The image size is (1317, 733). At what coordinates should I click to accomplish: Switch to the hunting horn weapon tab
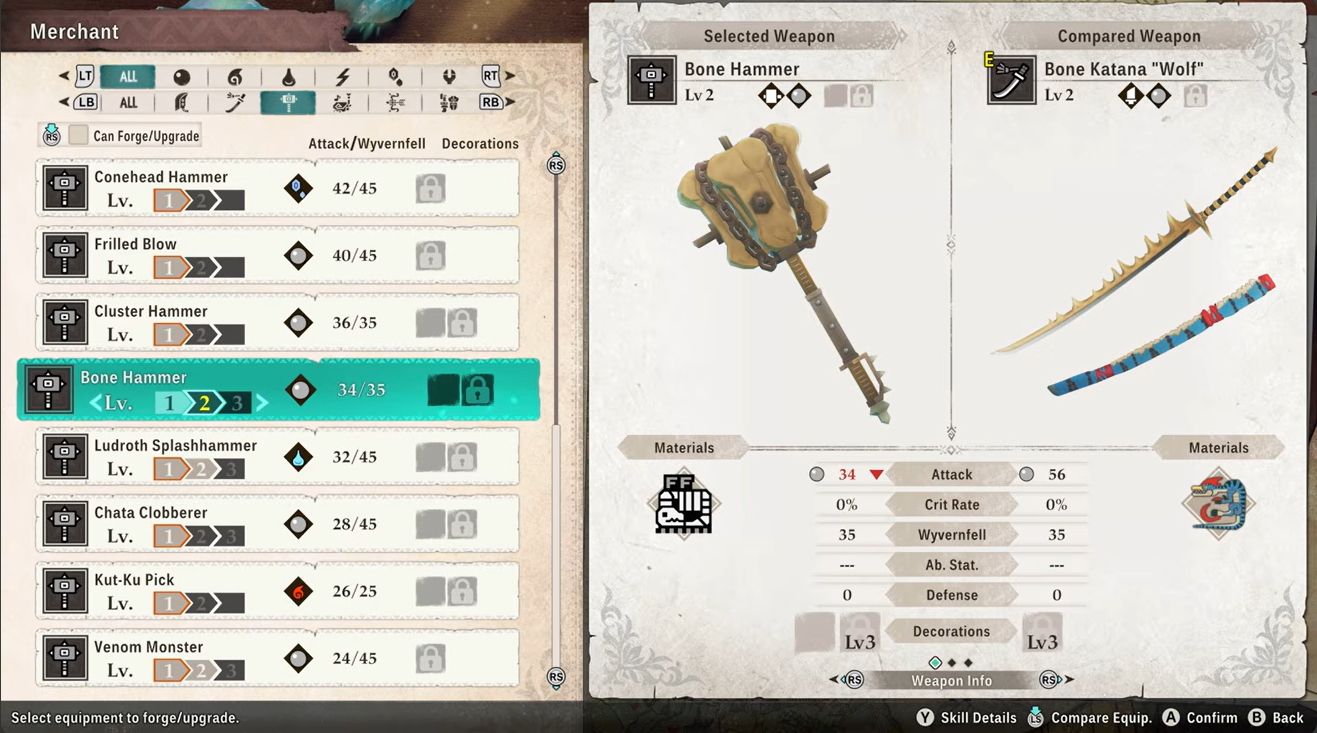(342, 102)
